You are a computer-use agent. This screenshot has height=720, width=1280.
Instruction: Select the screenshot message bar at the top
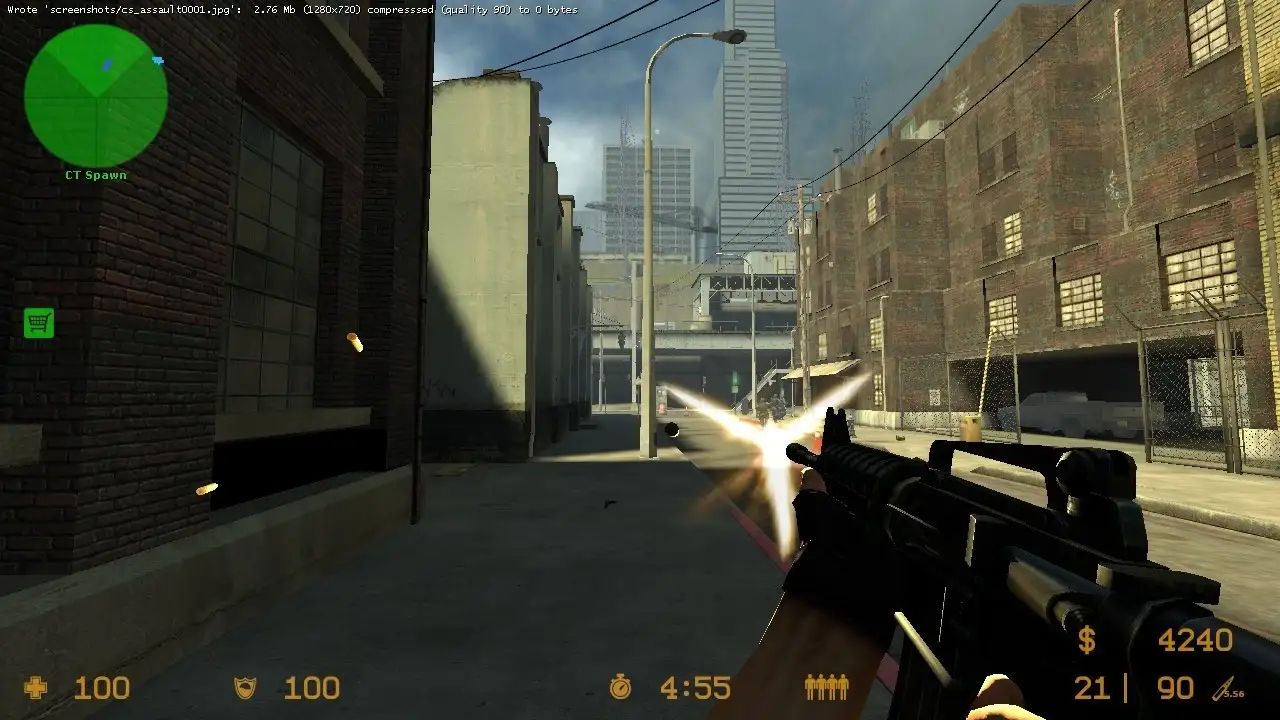click(290, 9)
